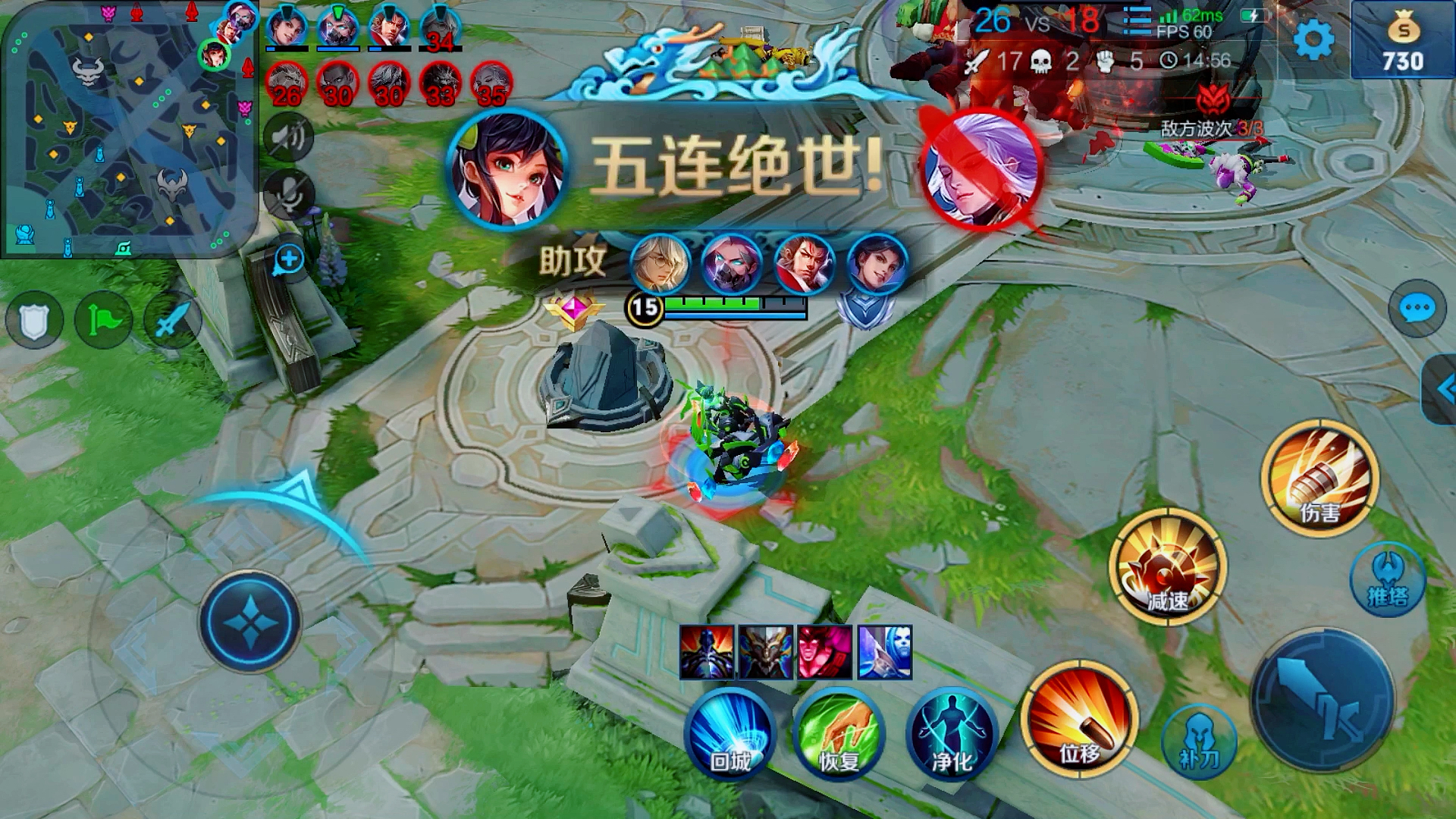1456x819 pixels.
Task: Open the settings gear menu
Action: [1314, 38]
